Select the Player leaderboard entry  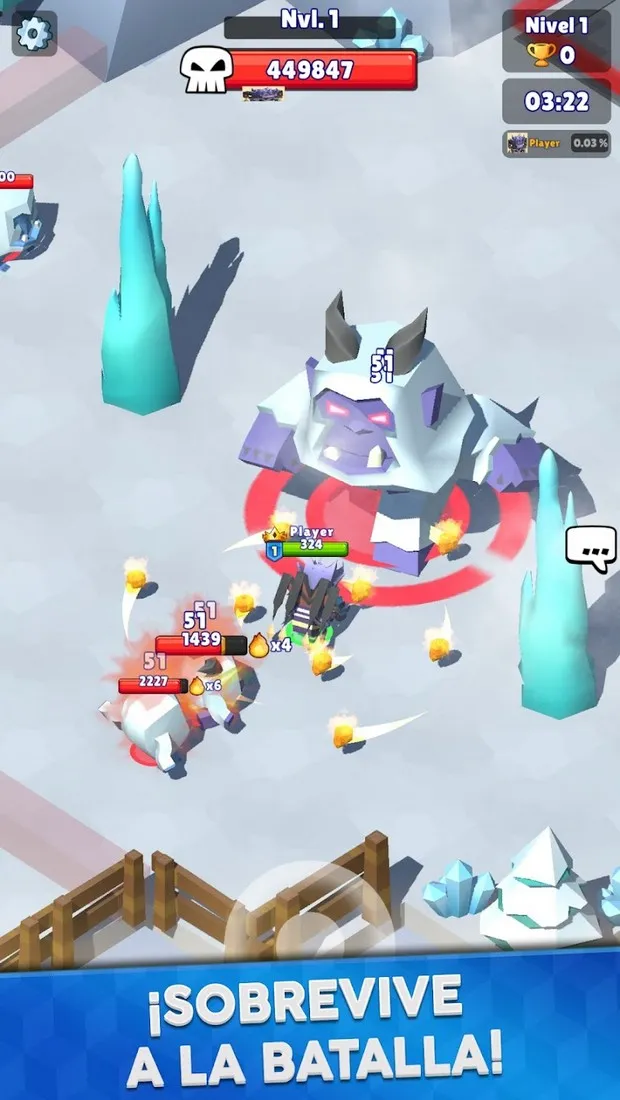click(x=556, y=143)
